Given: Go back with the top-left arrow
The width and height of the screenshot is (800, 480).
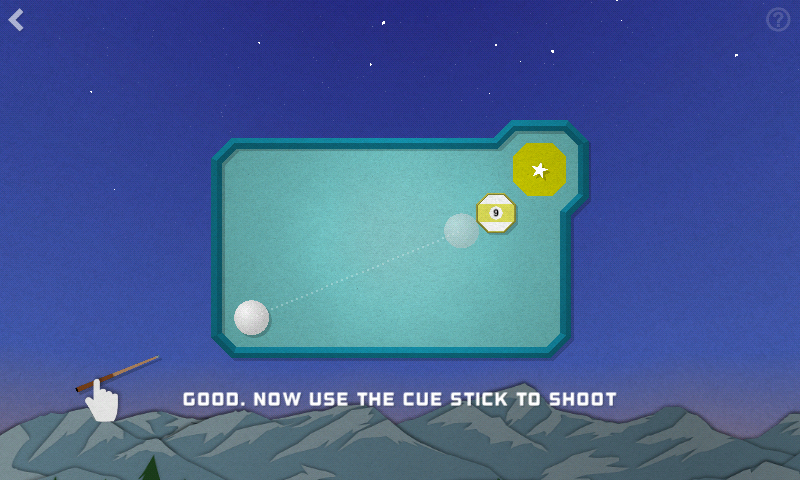Looking at the screenshot, I should (x=17, y=20).
